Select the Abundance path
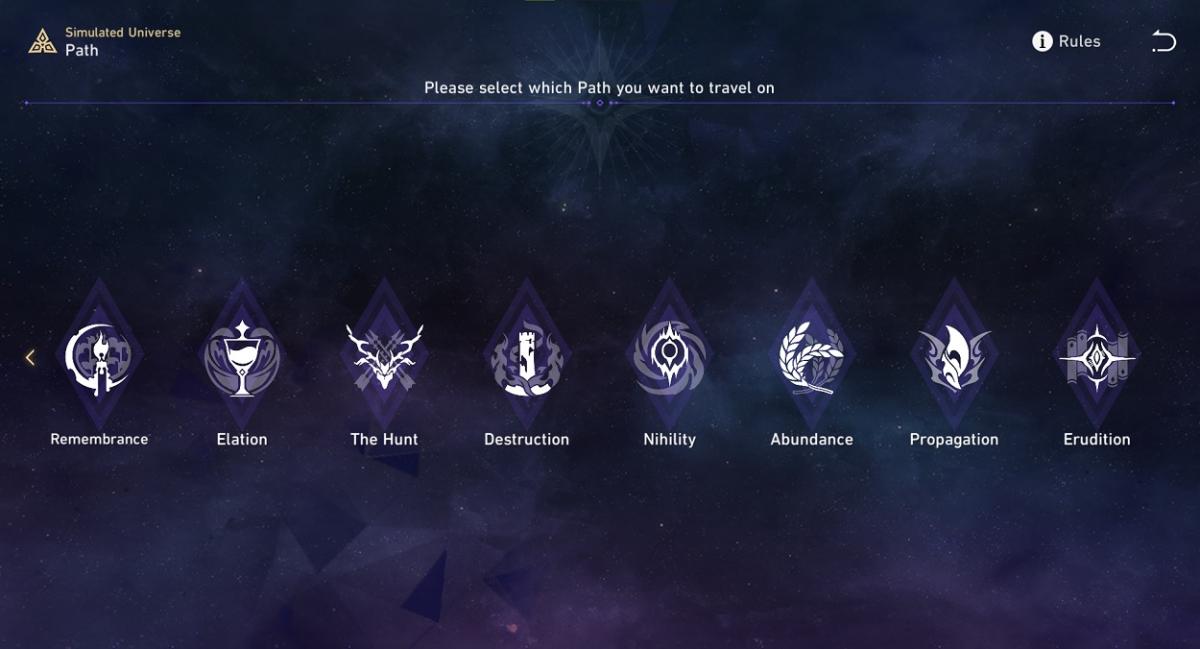1200x649 pixels. pyautogui.click(x=811, y=358)
